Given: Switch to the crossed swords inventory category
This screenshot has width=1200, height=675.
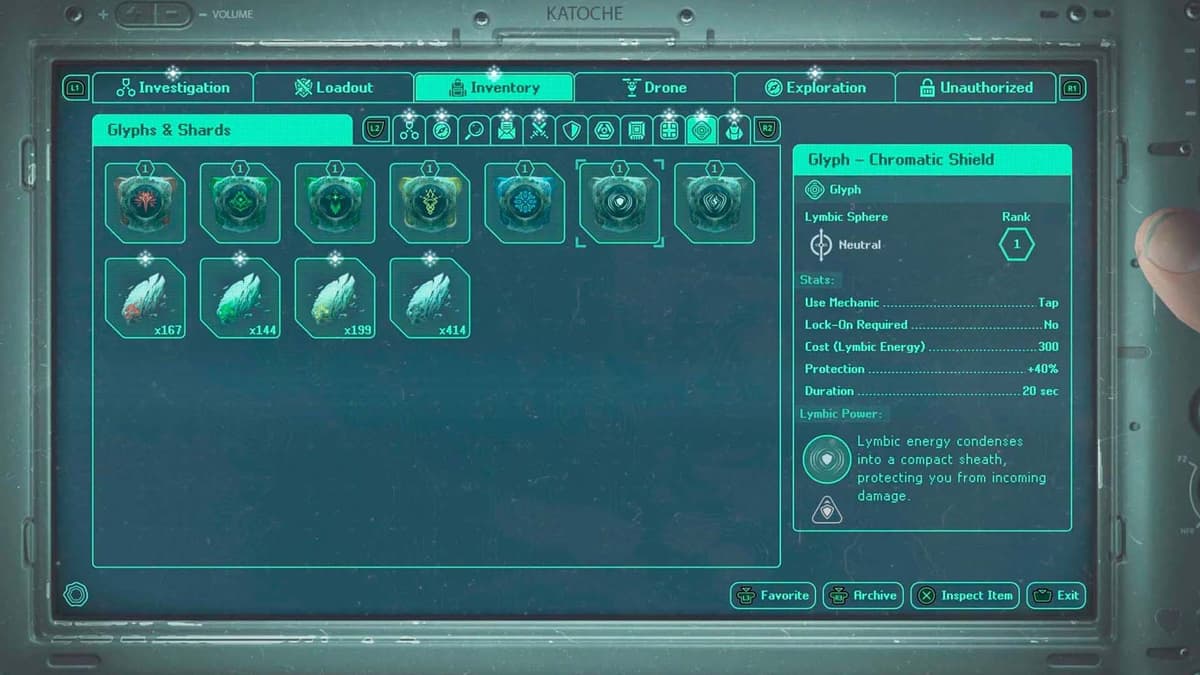Looking at the screenshot, I should [x=539, y=130].
